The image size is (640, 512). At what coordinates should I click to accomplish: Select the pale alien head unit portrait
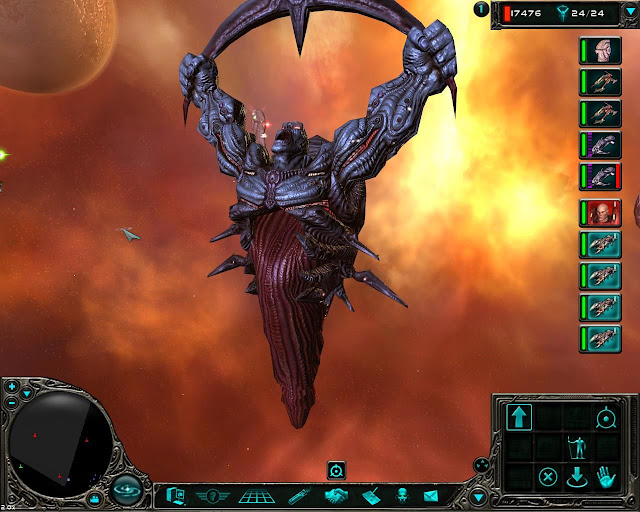(x=600, y=52)
